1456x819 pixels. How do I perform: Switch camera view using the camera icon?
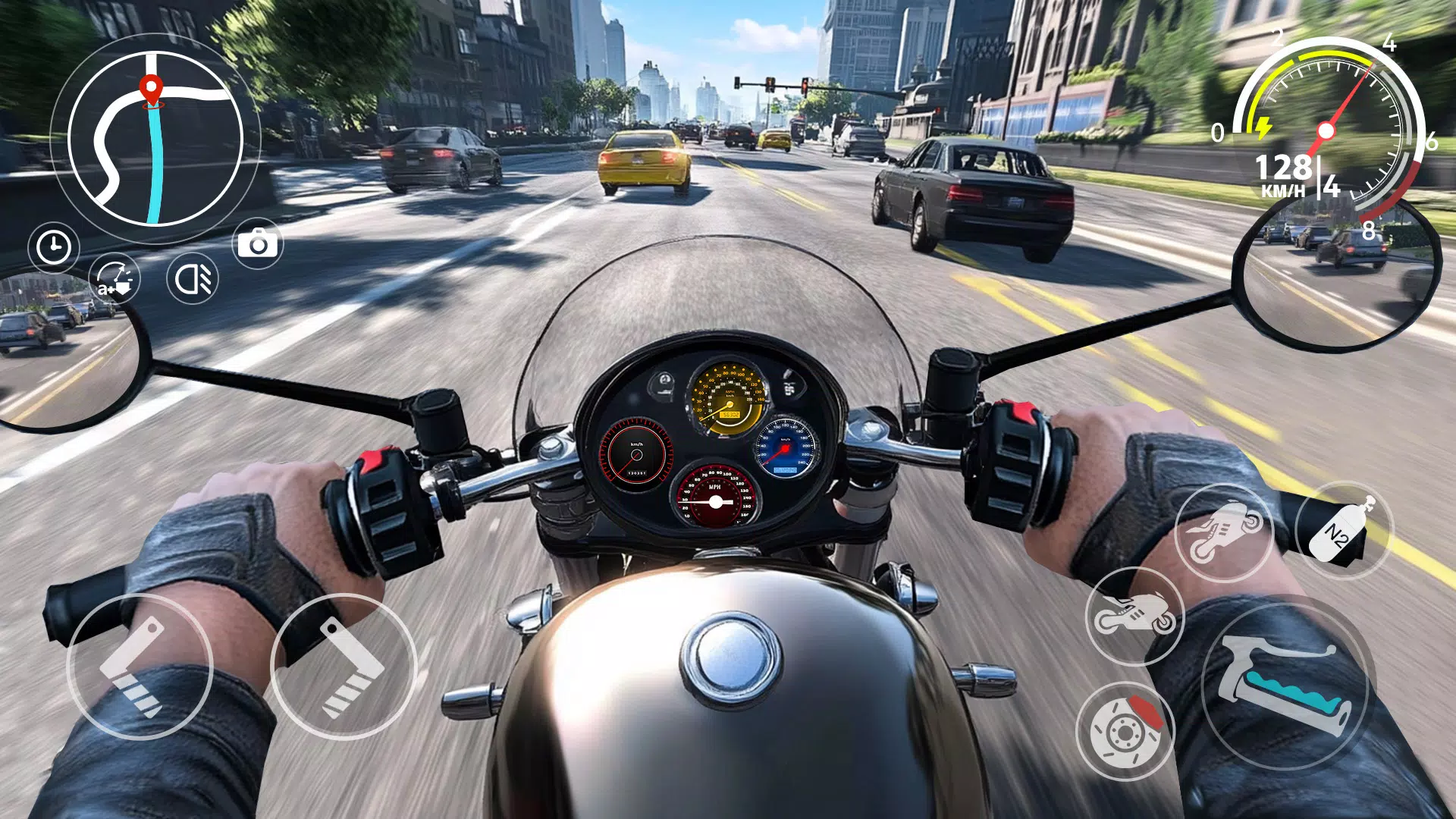(x=258, y=242)
